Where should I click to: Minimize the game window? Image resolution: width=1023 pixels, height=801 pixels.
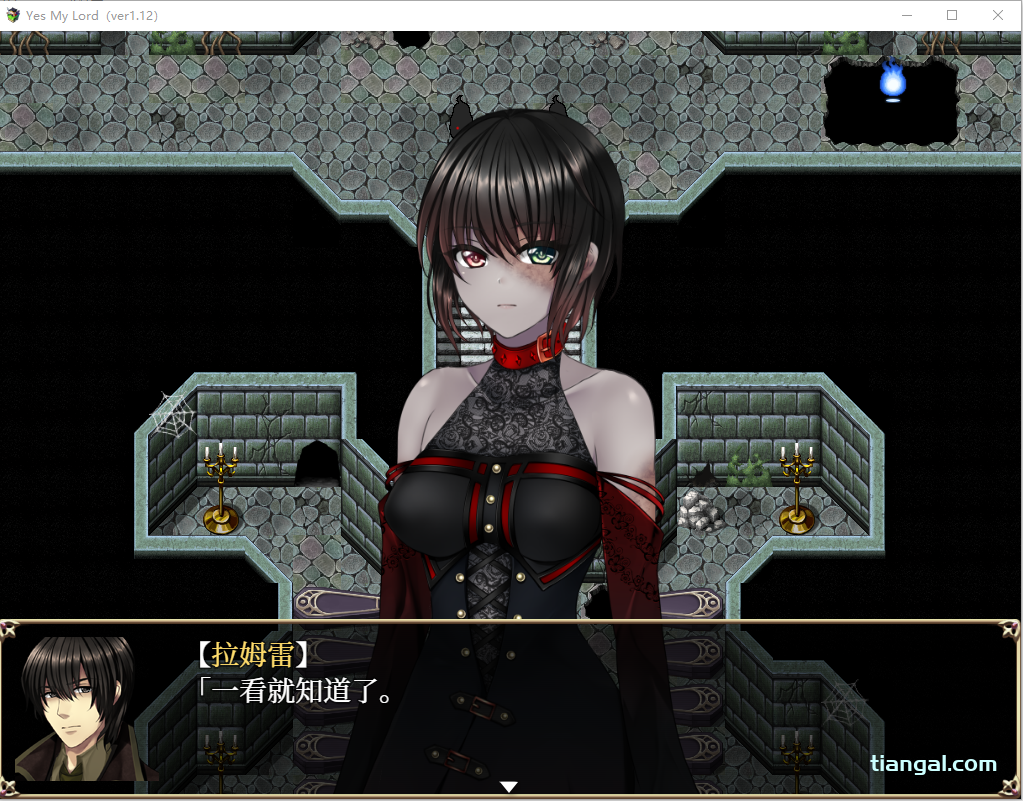907,15
